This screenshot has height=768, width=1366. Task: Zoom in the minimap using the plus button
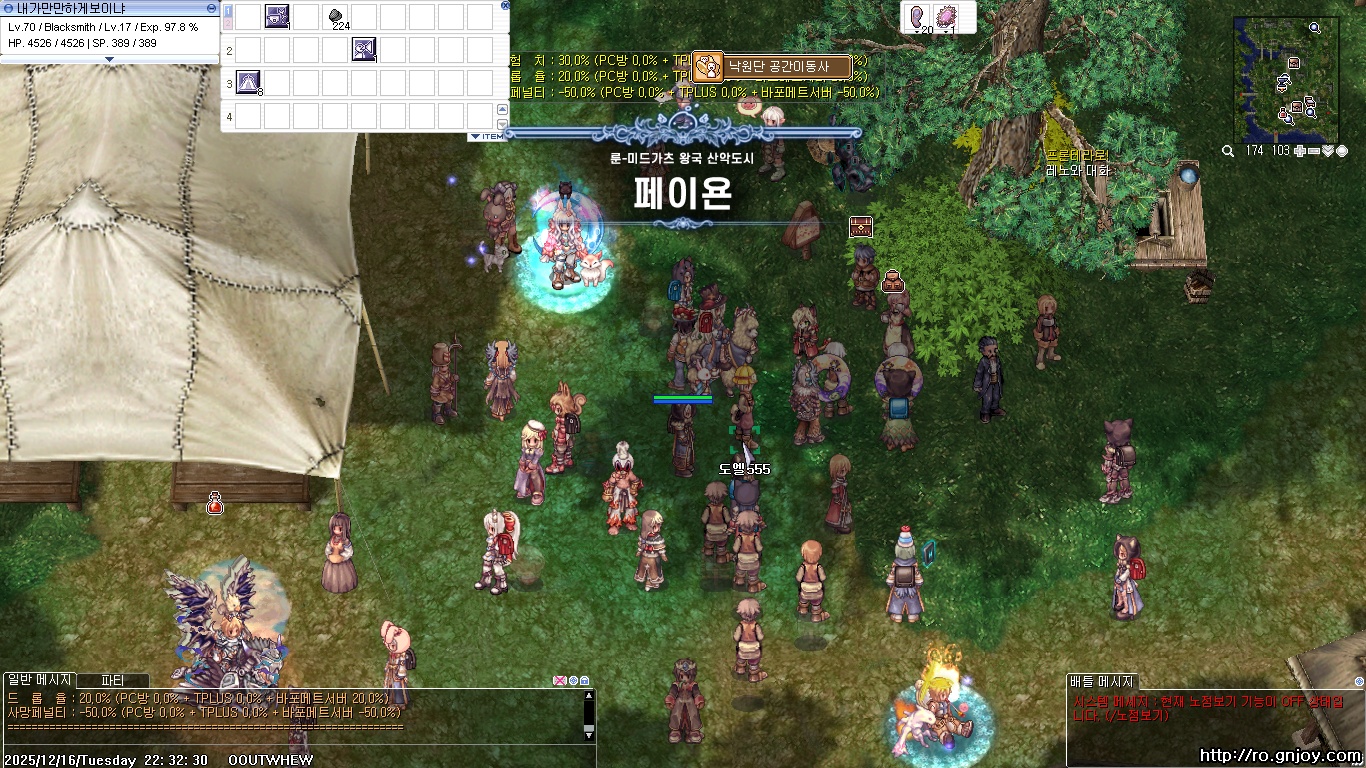[1299, 151]
